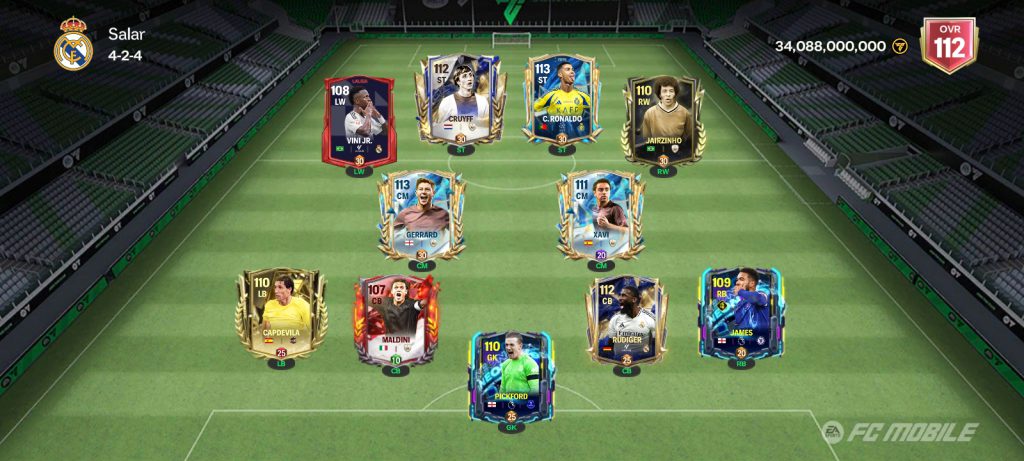The image size is (1024, 461).
Task: Select the Vini Jr. left wing card
Action: [x=358, y=122]
